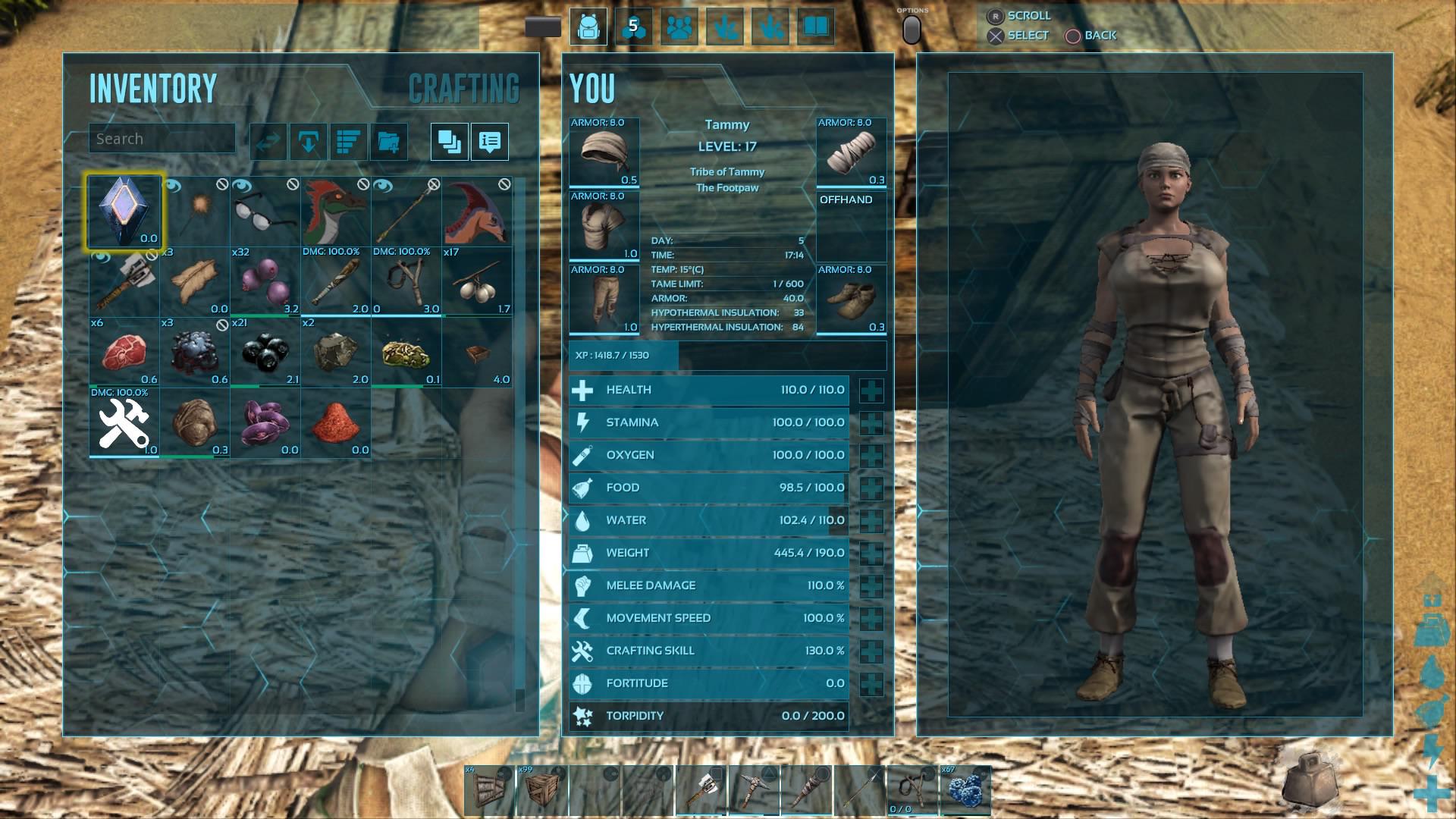Increase HEALTH with its plus button

(x=871, y=391)
